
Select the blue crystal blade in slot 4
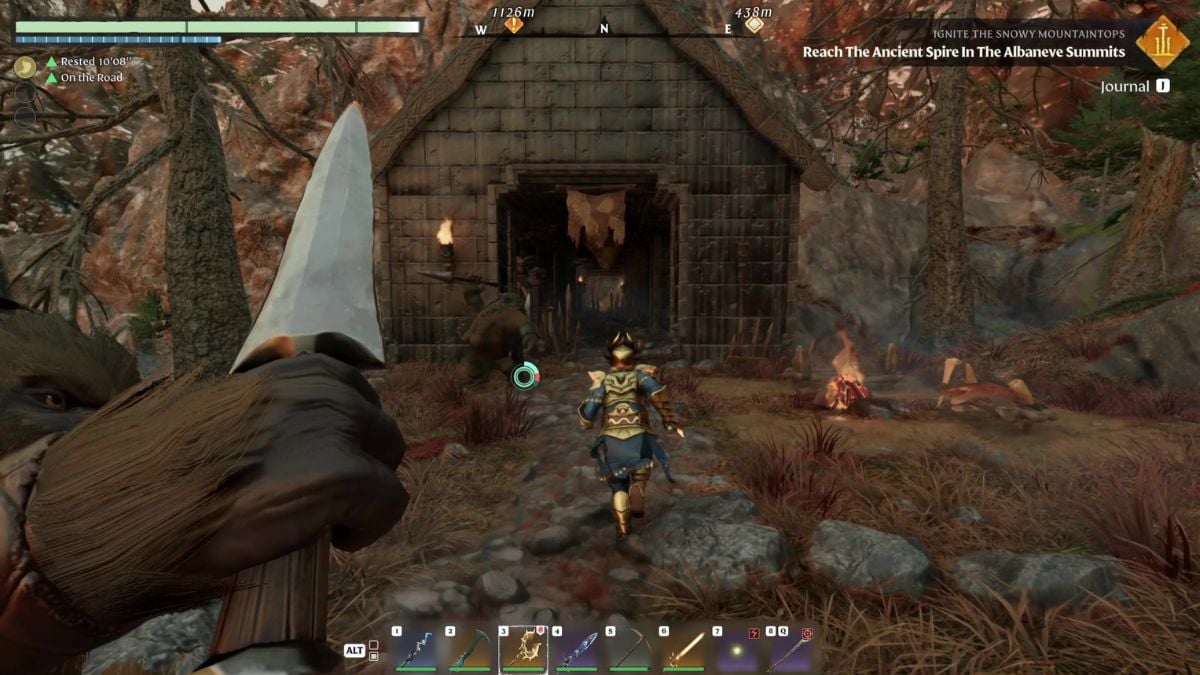pos(577,650)
